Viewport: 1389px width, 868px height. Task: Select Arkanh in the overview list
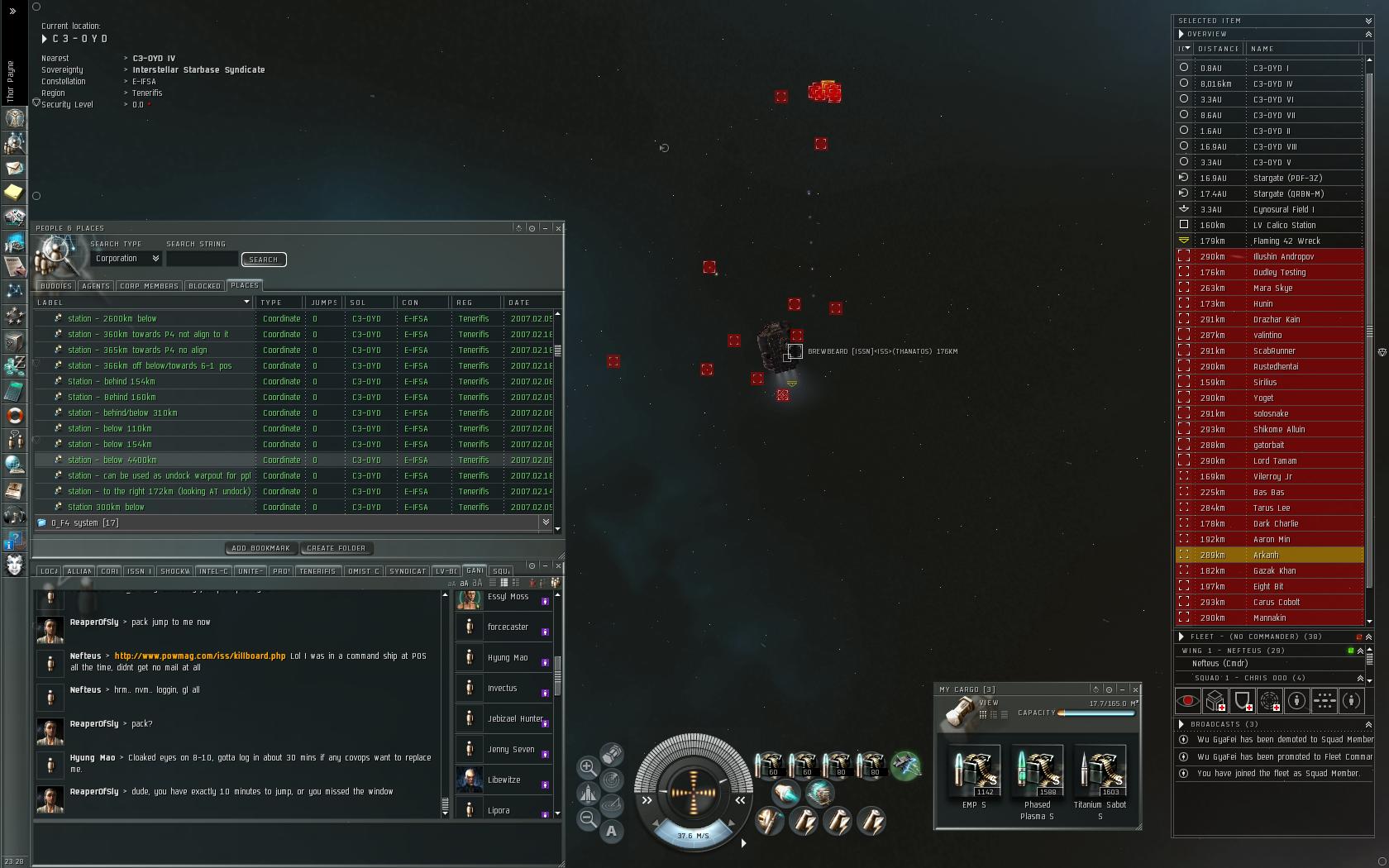pos(1266,556)
